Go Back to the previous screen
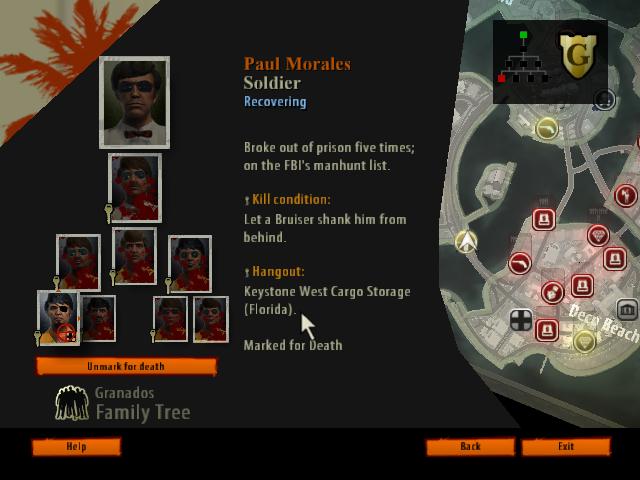This screenshot has height=480, width=640. tap(470, 447)
